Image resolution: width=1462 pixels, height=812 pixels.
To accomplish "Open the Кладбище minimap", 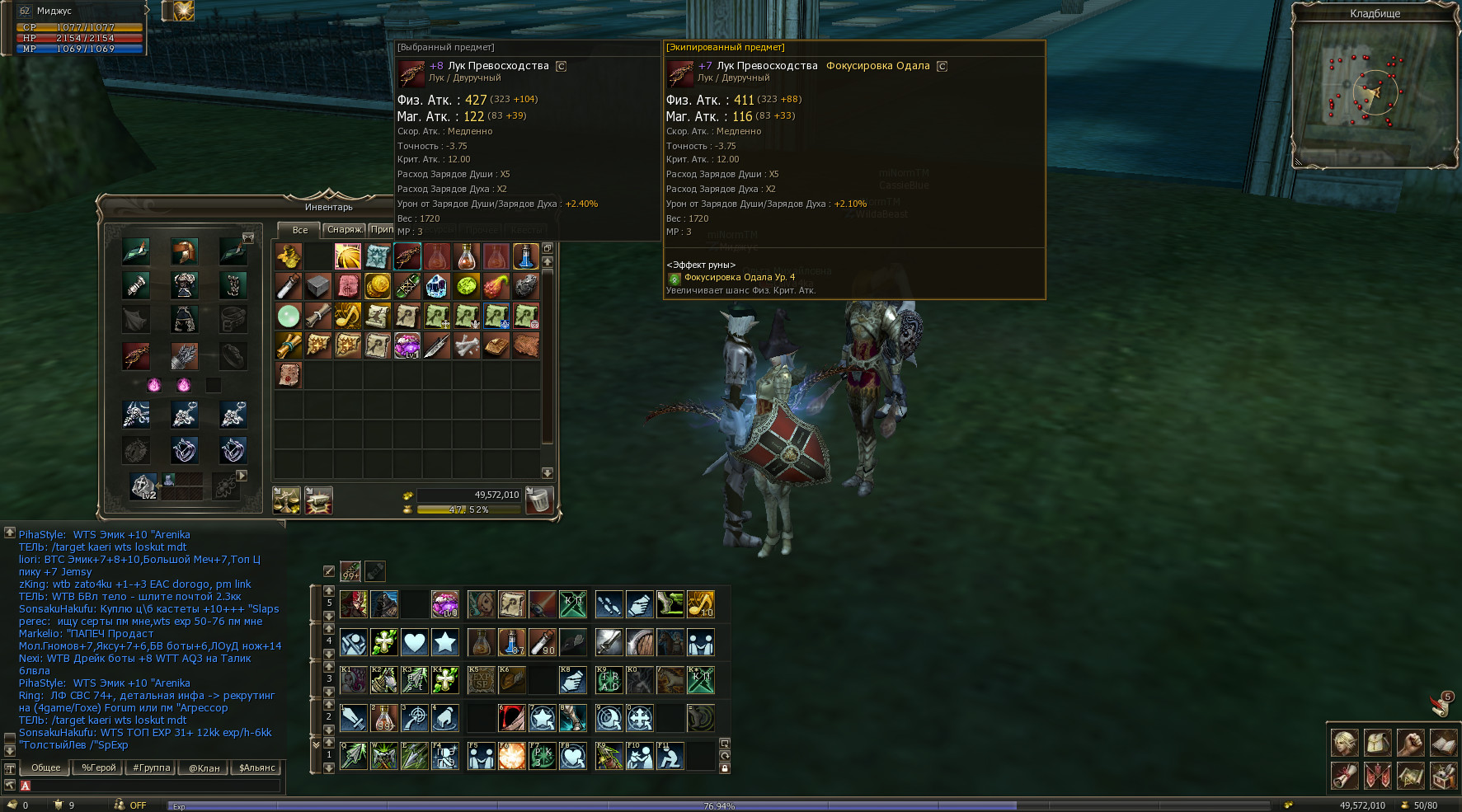I will point(1375,92).
